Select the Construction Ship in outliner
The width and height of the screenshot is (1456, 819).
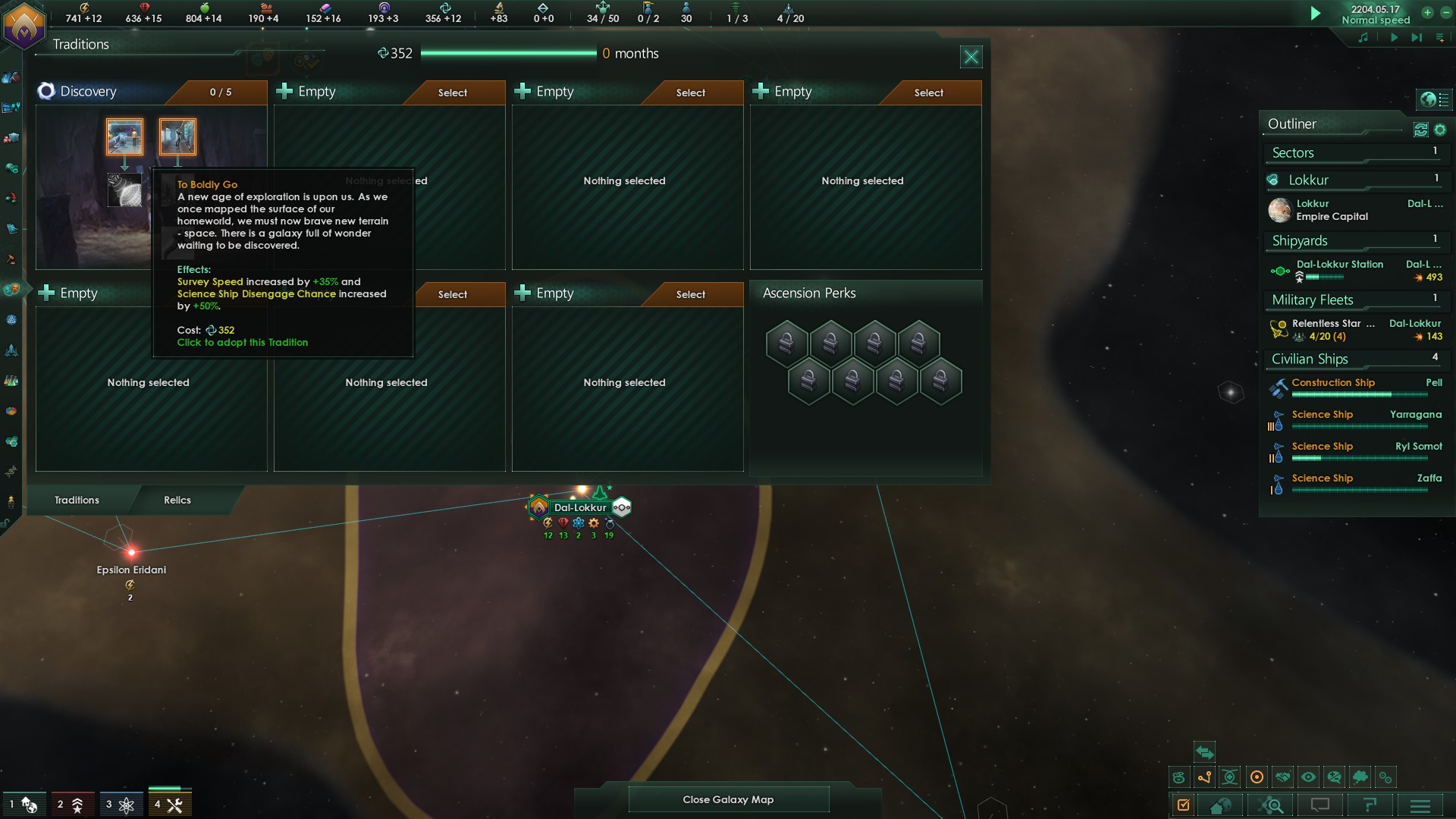pyautogui.click(x=1333, y=383)
